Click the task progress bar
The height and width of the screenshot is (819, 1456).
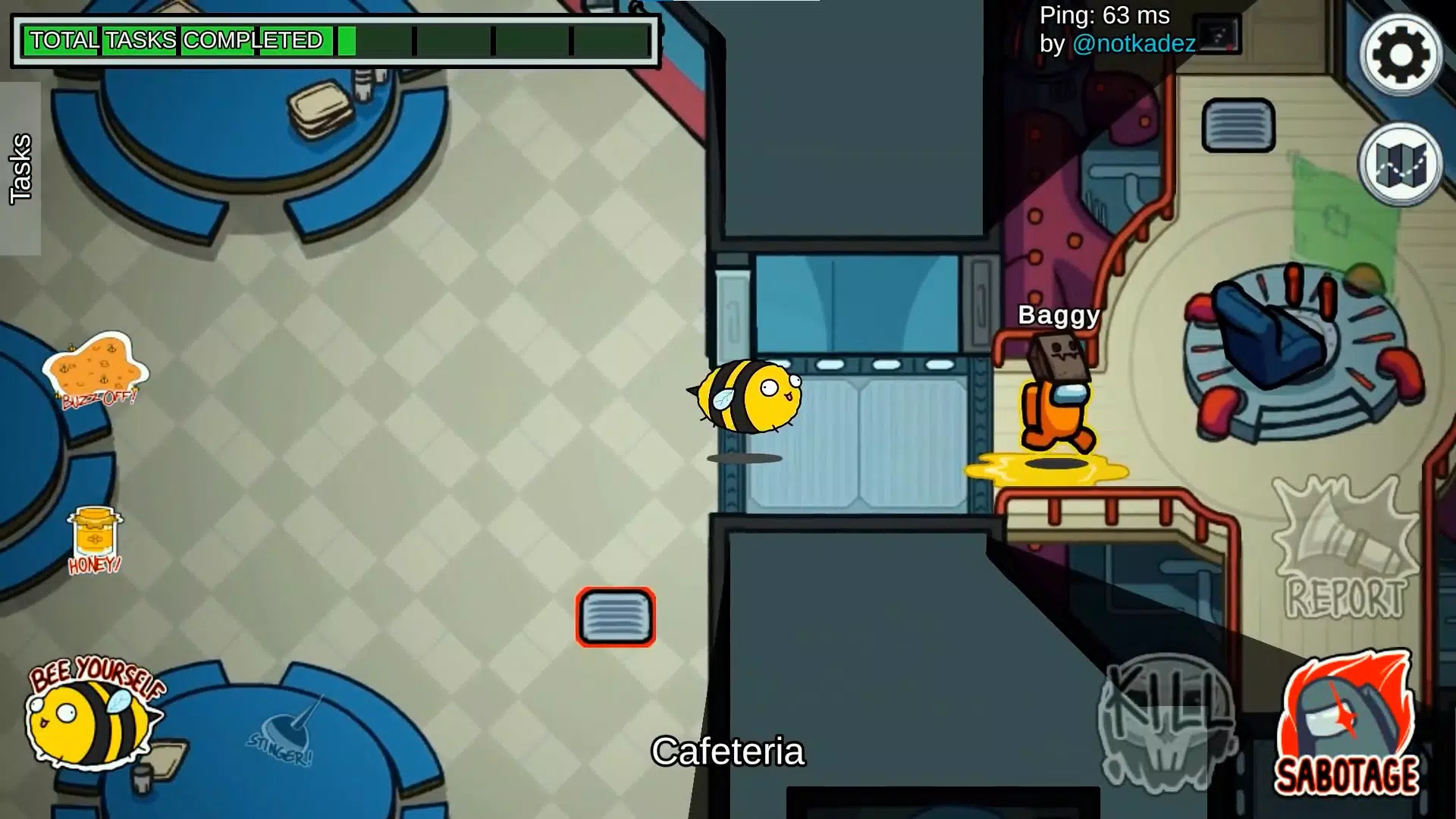click(497, 42)
